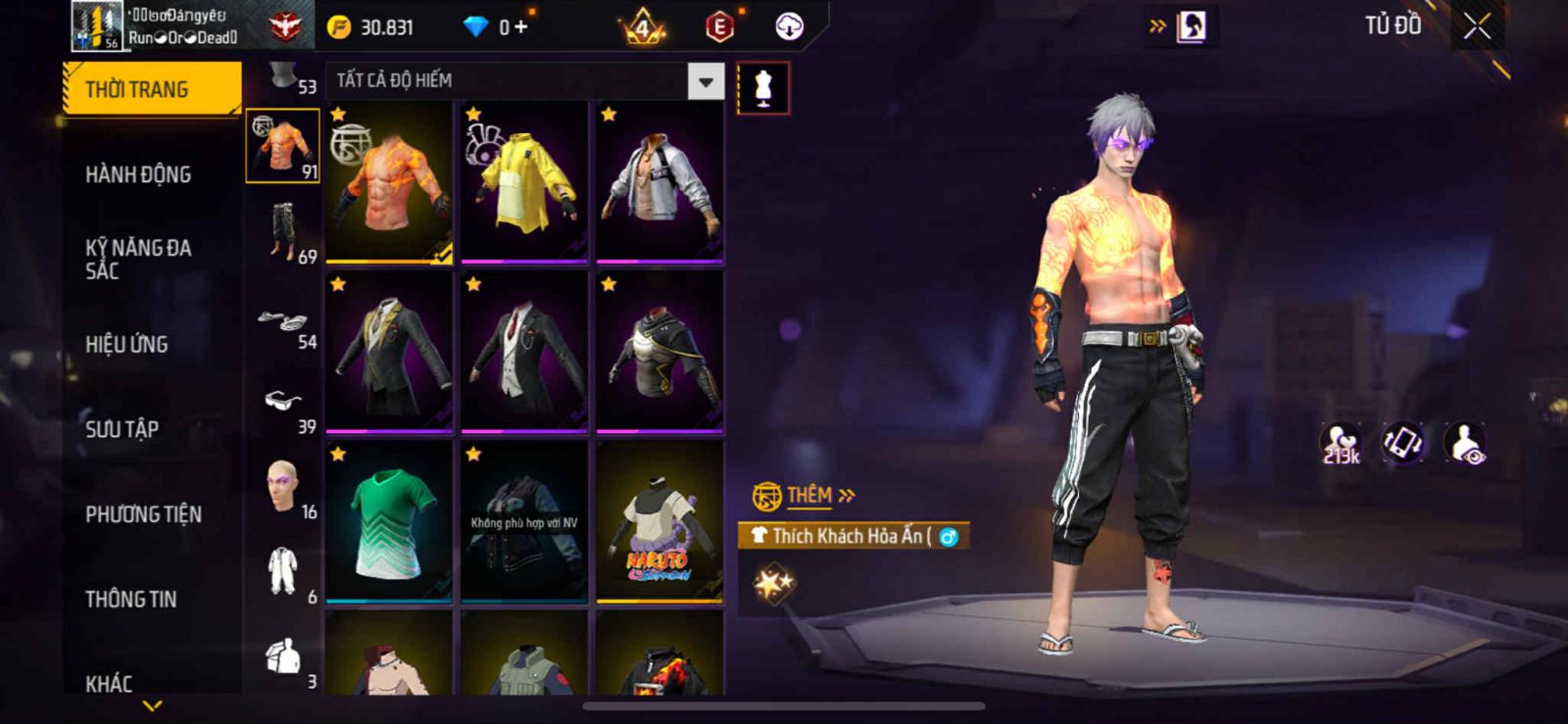This screenshot has height=724, width=1568.
Task: Select the yellow raincoat top
Action: (524, 182)
